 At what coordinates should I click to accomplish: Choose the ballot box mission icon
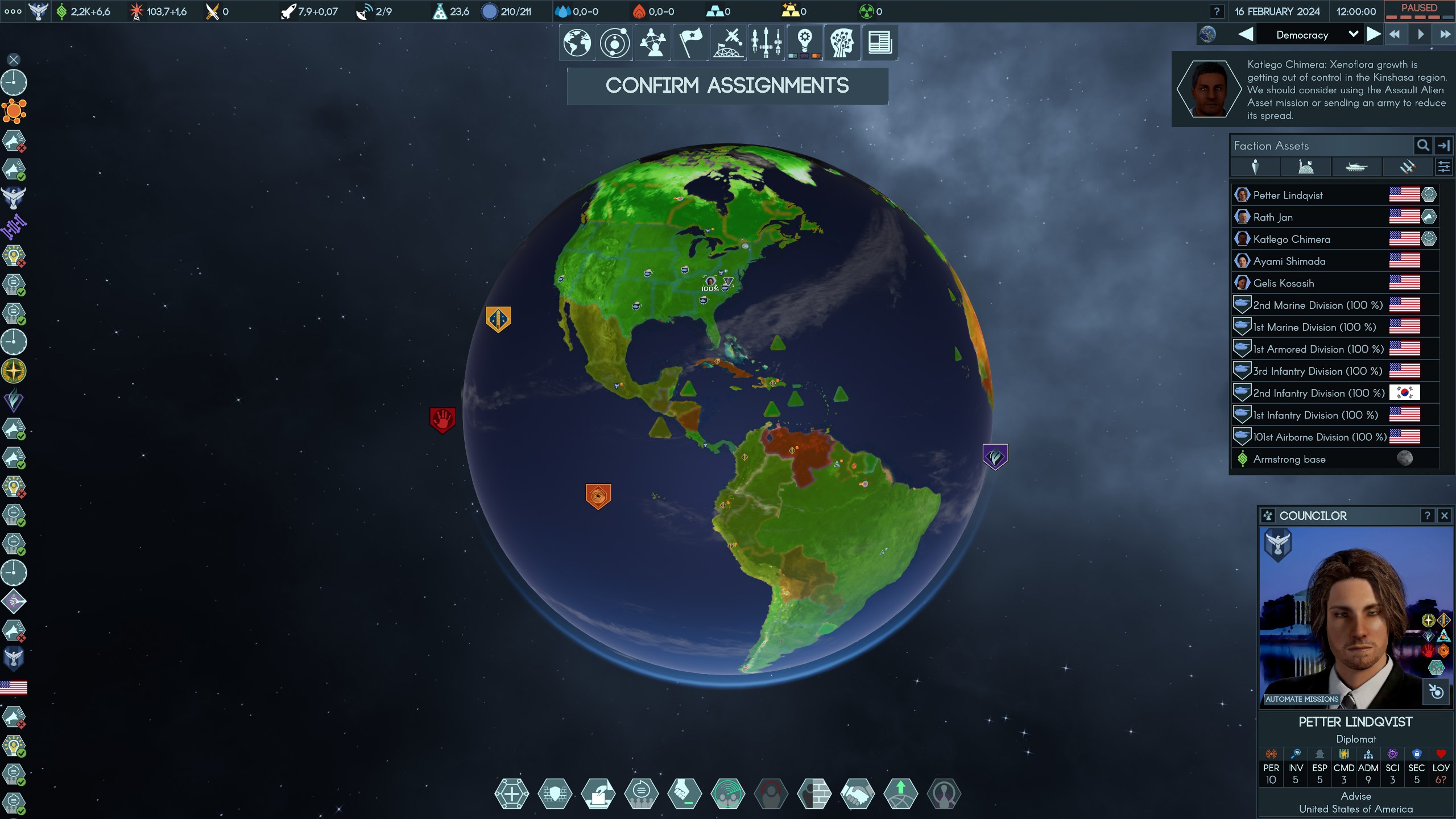point(598,793)
